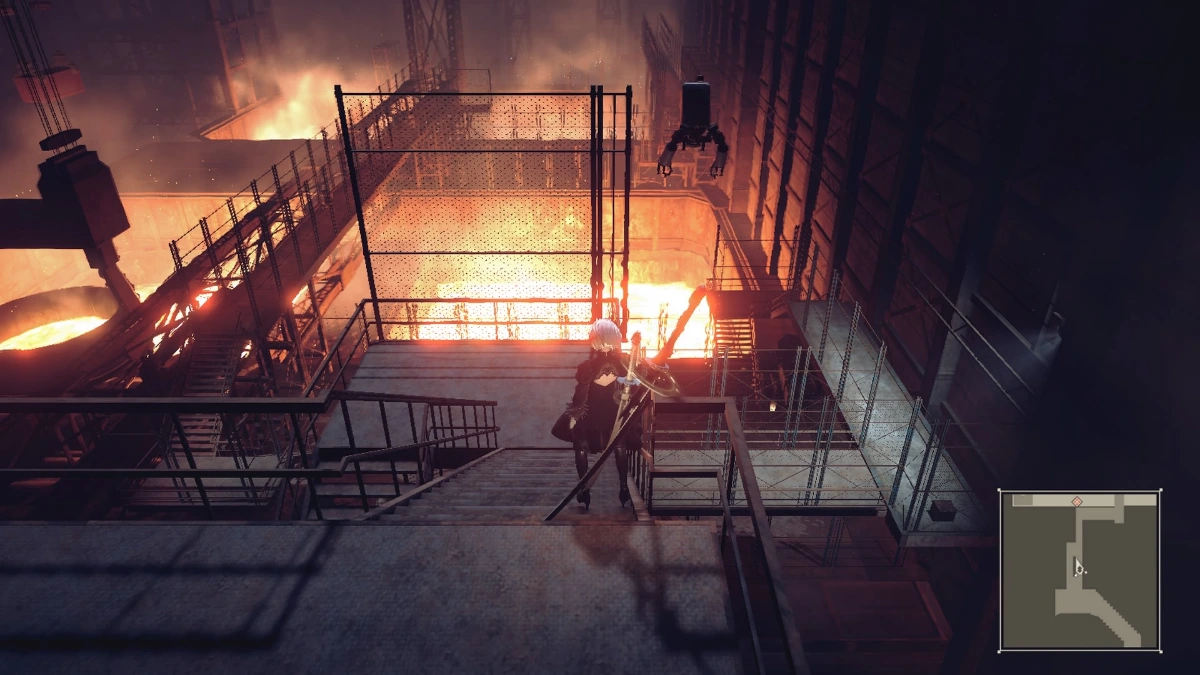Select the red objective marker on minimap
Image resolution: width=1200 pixels, height=675 pixels.
point(1077,500)
